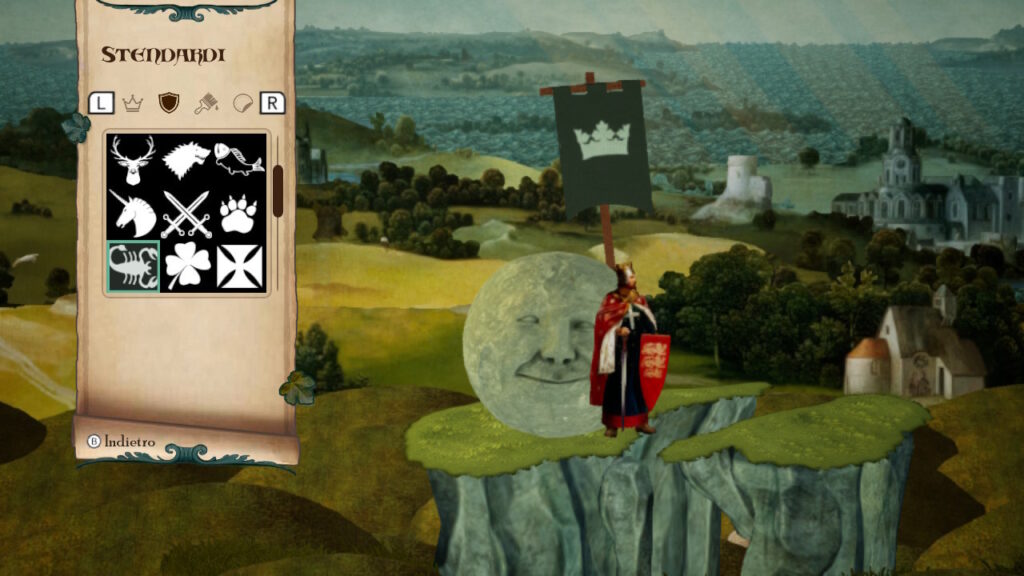Screen dimensions: 1024x576
Task: Choose the crossed swords emblem
Action: [187, 213]
